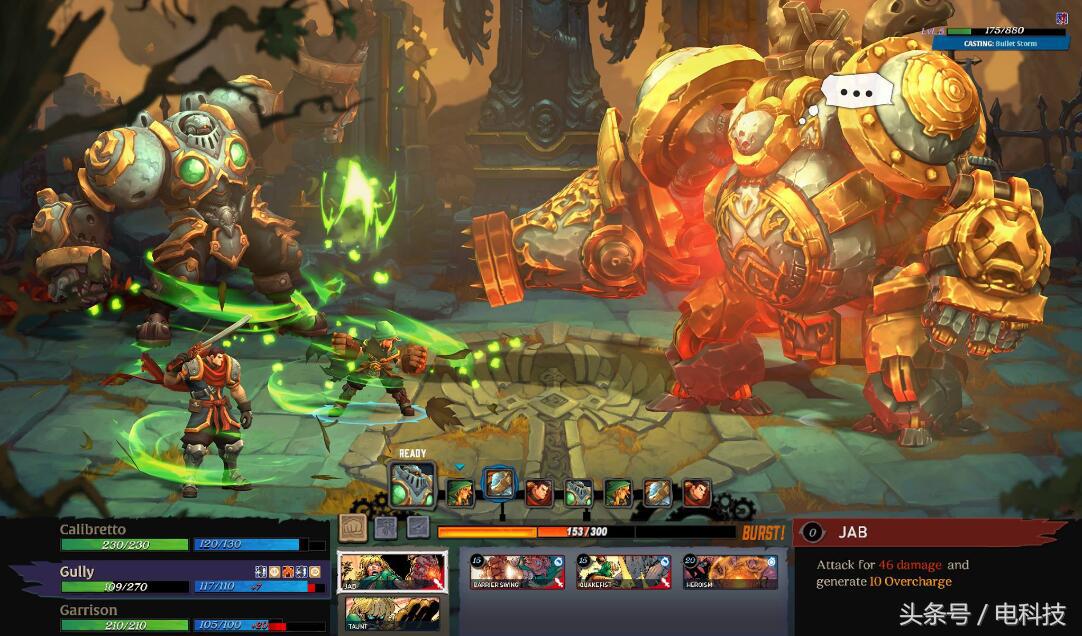
Task: Activate the BURST! button
Action: (x=763, y=533)
